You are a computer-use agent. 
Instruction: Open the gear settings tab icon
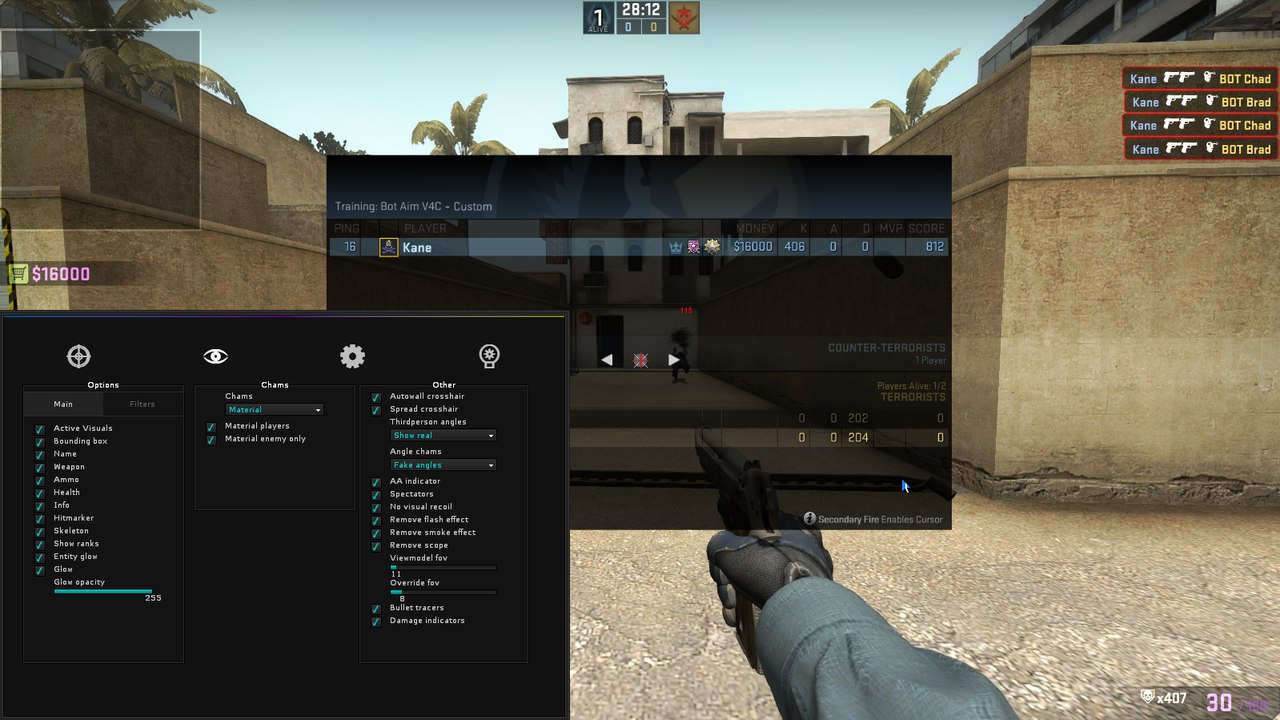tap(352, 356)
